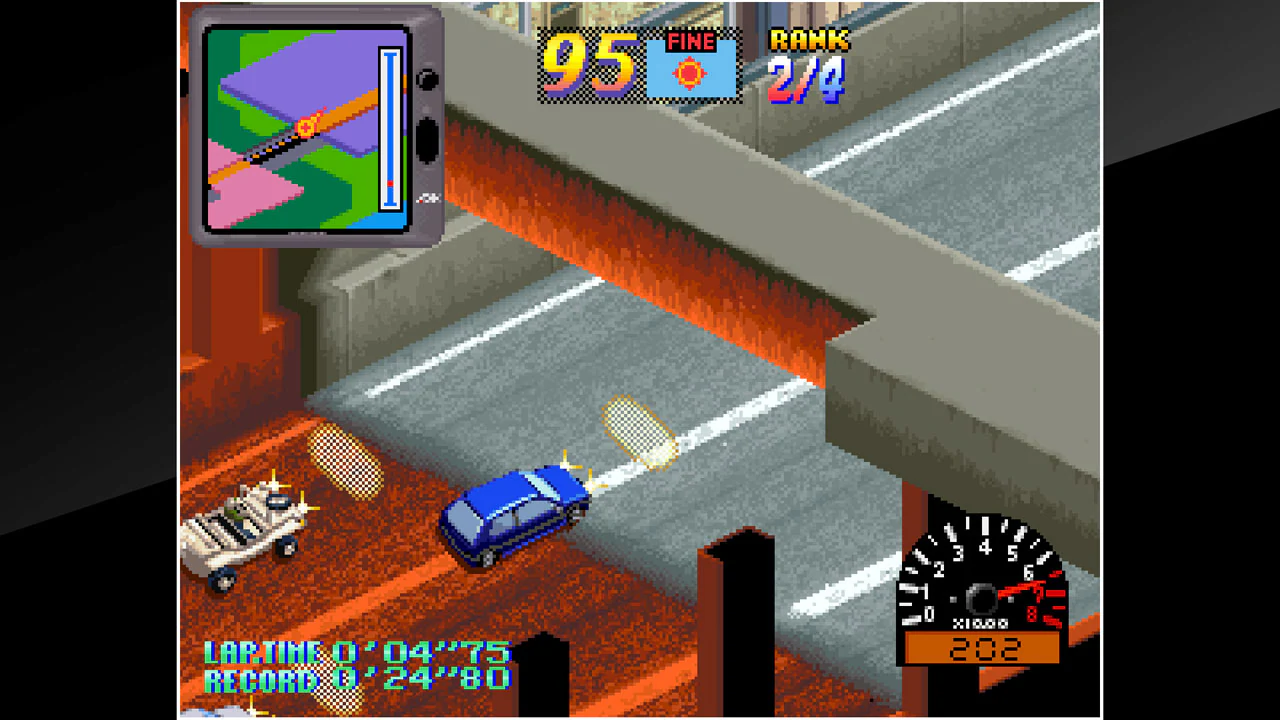Select the RECORD 0'24"80 entry

[360, 679]
